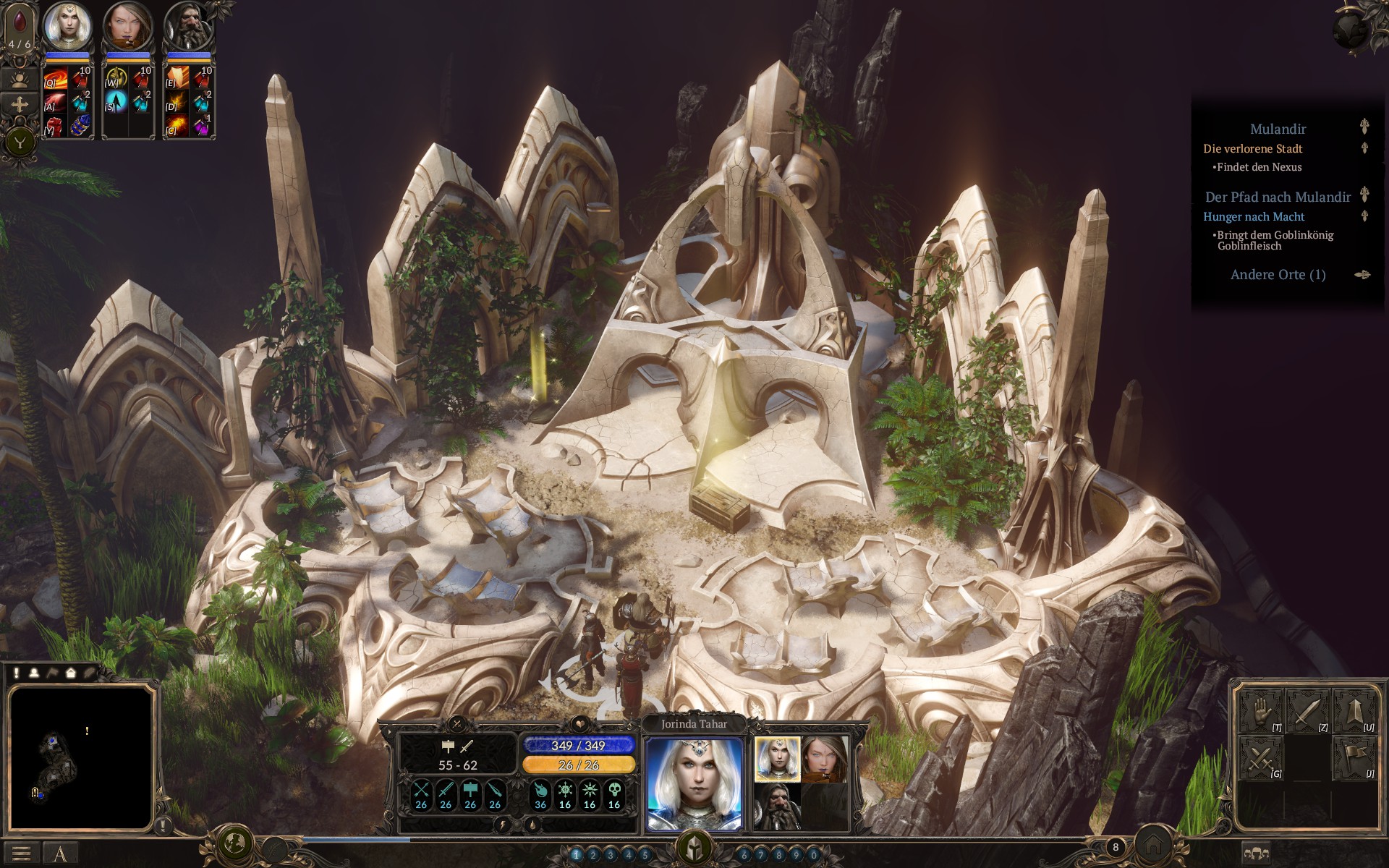Click the round green Y button
Screen dimensions: 1389x868
[x=20, y=142]
